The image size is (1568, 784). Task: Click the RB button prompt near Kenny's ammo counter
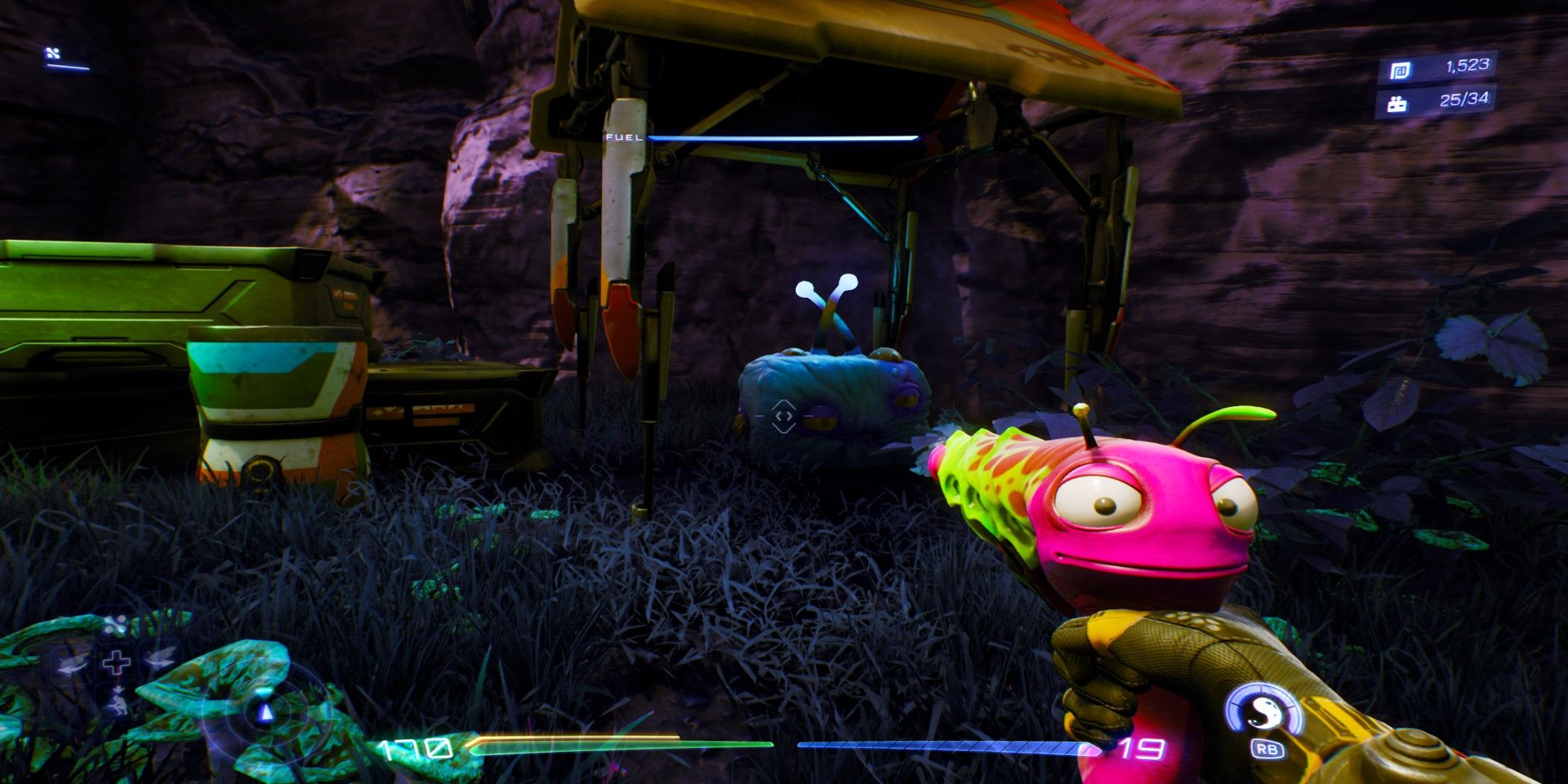[x=1268, y=750]
